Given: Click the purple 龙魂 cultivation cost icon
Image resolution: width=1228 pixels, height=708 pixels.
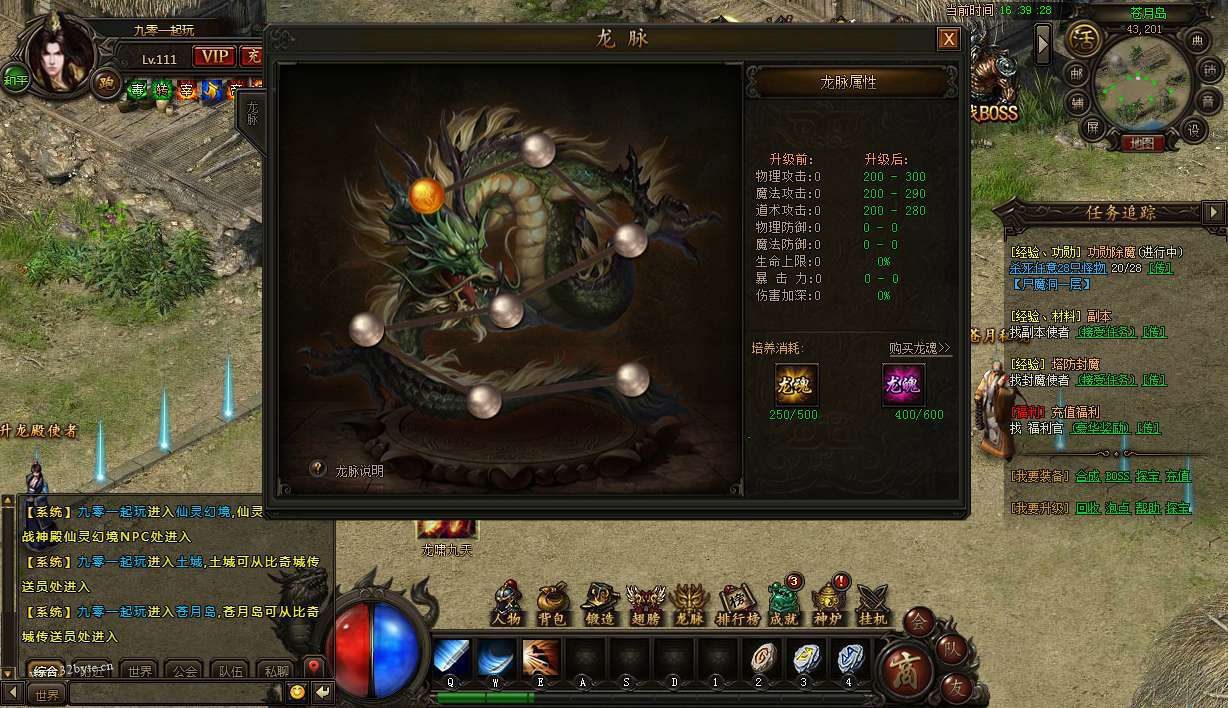Looking at the screenshot, I should click(904, 384).
